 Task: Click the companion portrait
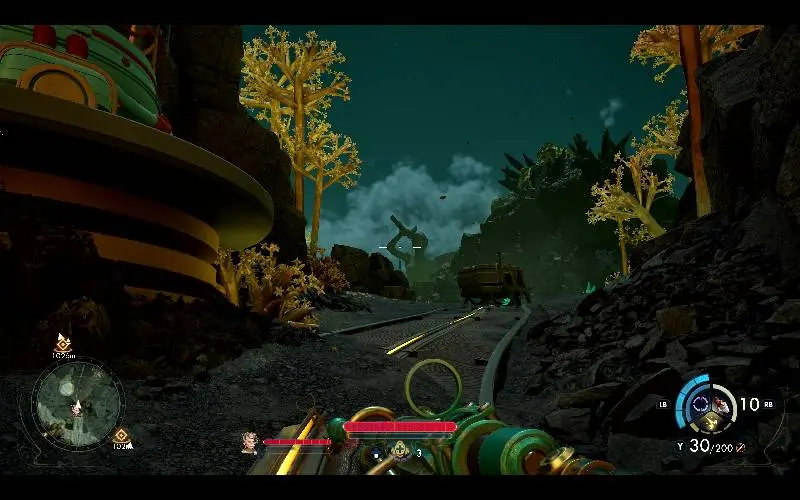coord(249,441)
